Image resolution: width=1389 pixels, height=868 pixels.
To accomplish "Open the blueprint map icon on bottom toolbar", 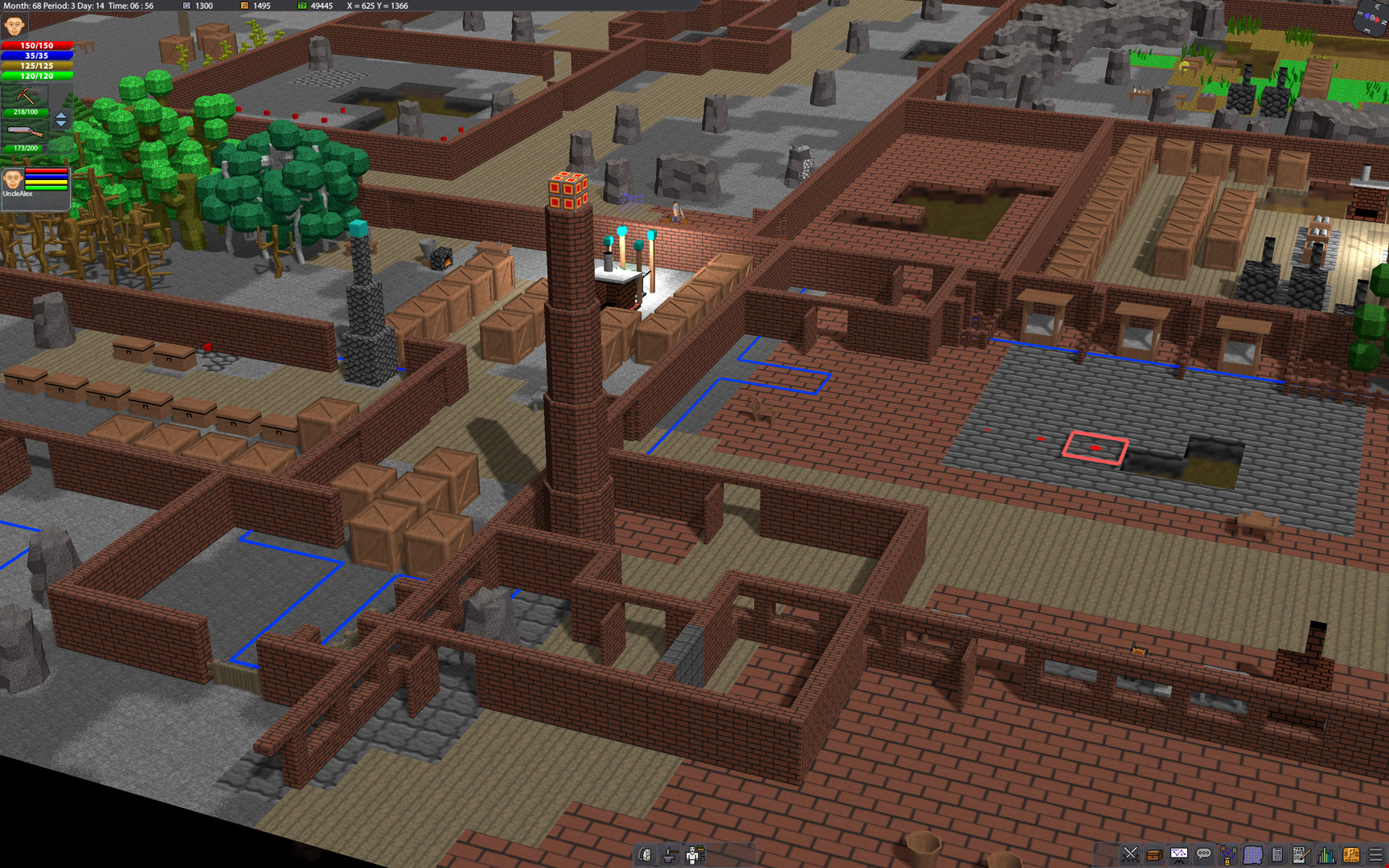I will pyautogui.click(x=1253, y=854).
